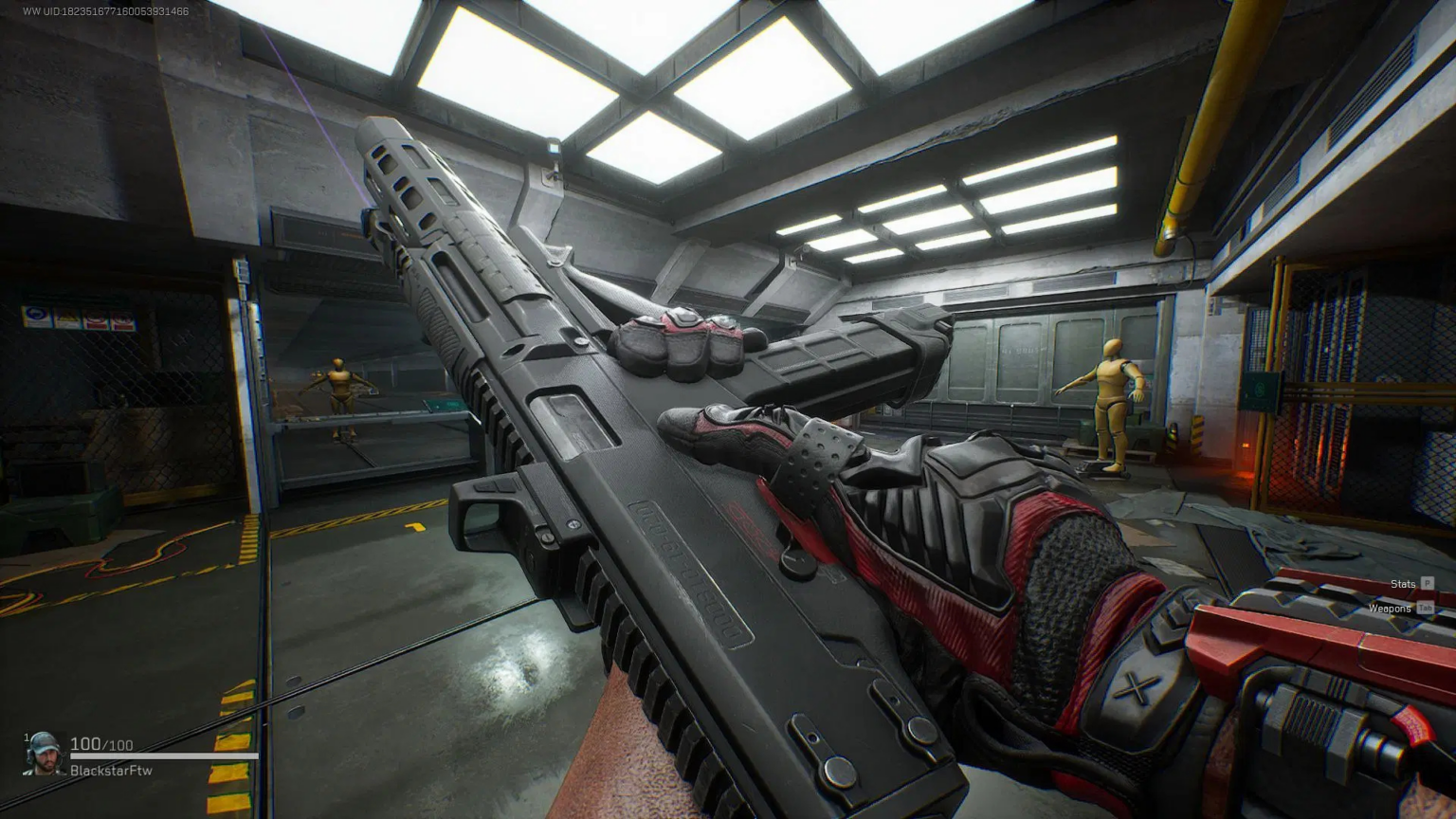The image size is (1456, 819).
Task: Click the Stats P keybind icon
Action: pyautogui.click(x=1428, y=584)
